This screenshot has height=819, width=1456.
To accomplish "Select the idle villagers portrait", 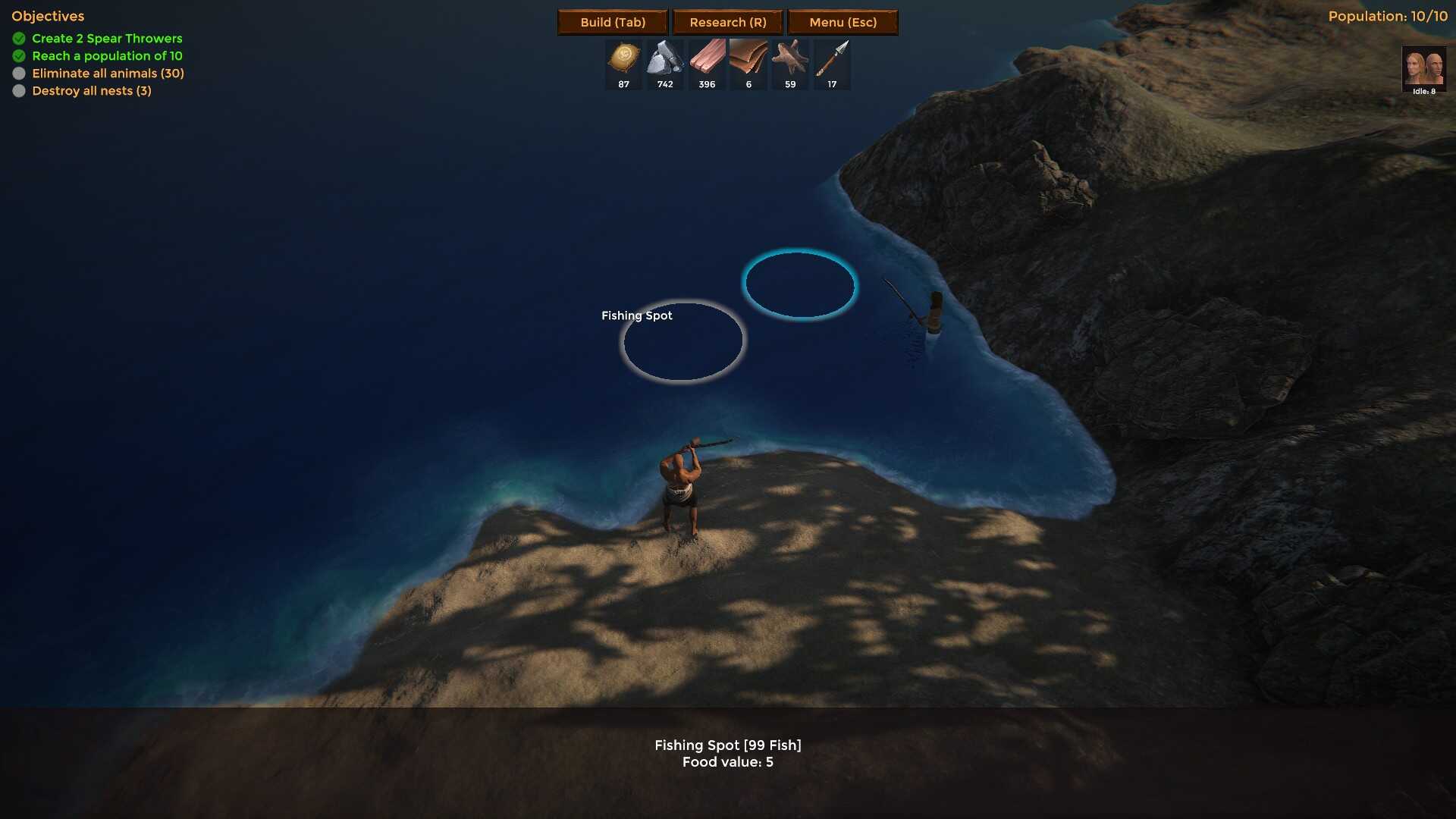I will (1423, 70).
